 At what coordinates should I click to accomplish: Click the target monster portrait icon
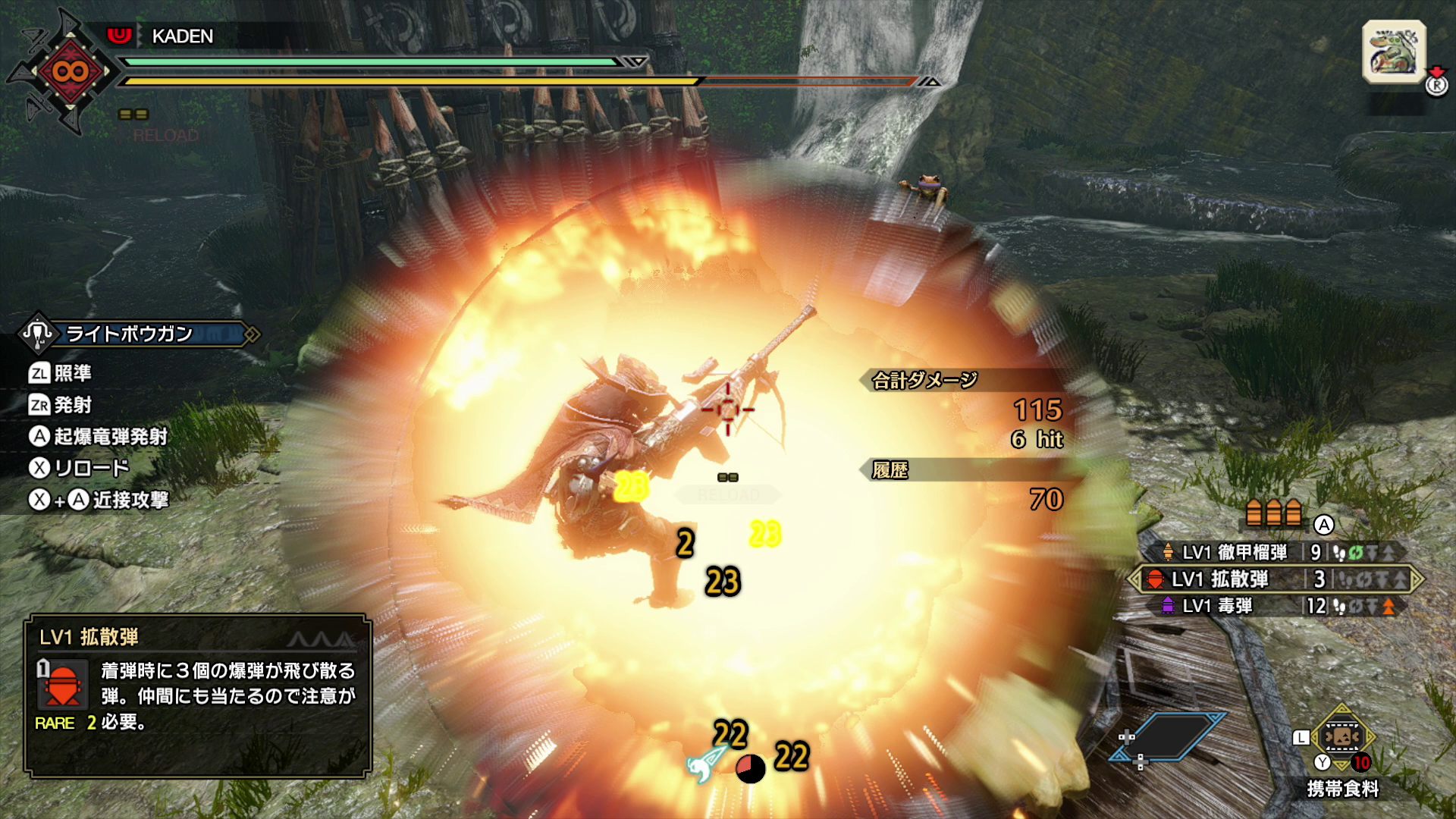(1394, 52)
